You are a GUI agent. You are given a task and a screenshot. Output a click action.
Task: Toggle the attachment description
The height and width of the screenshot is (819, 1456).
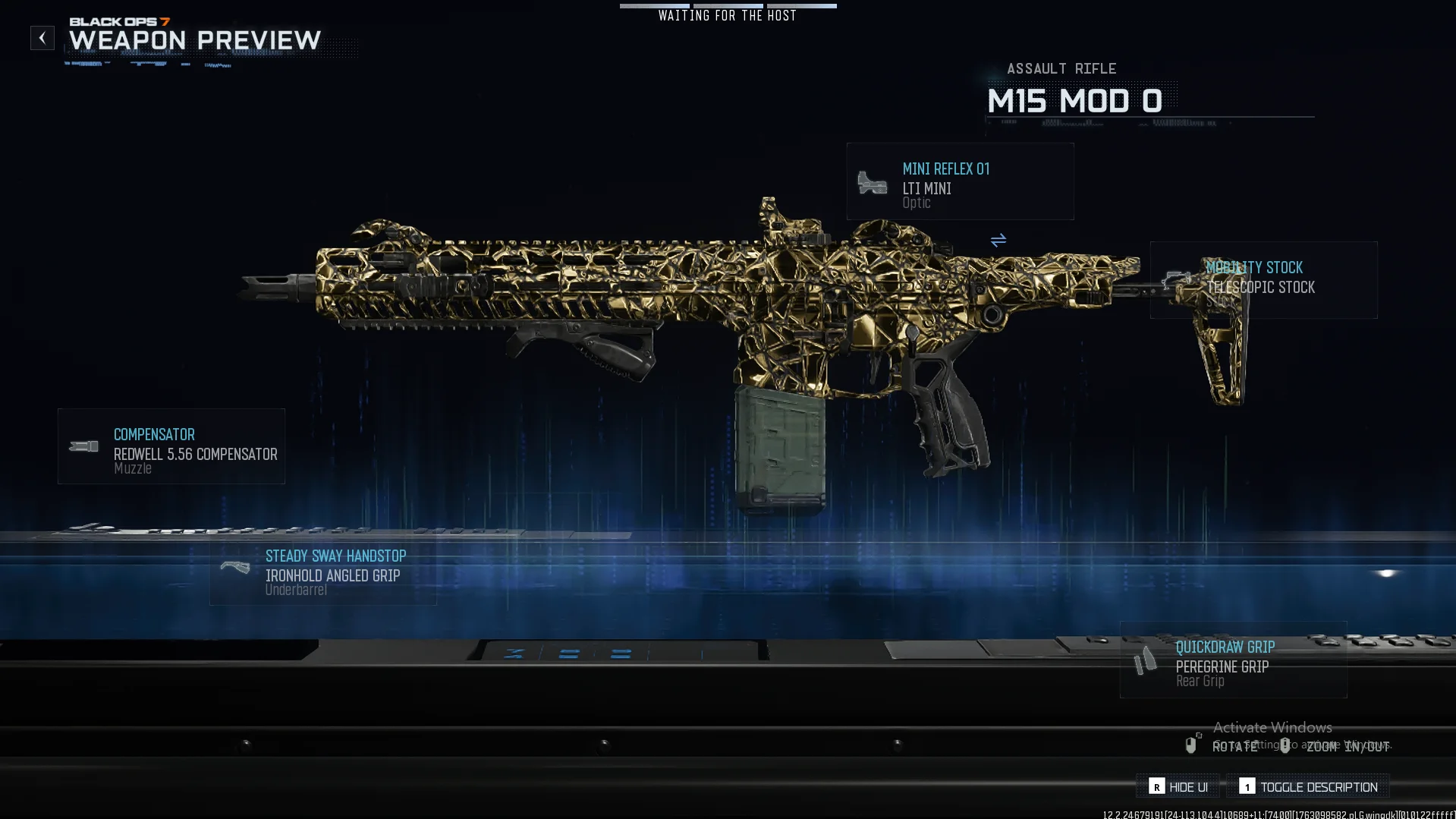(x=1308, y=786)
